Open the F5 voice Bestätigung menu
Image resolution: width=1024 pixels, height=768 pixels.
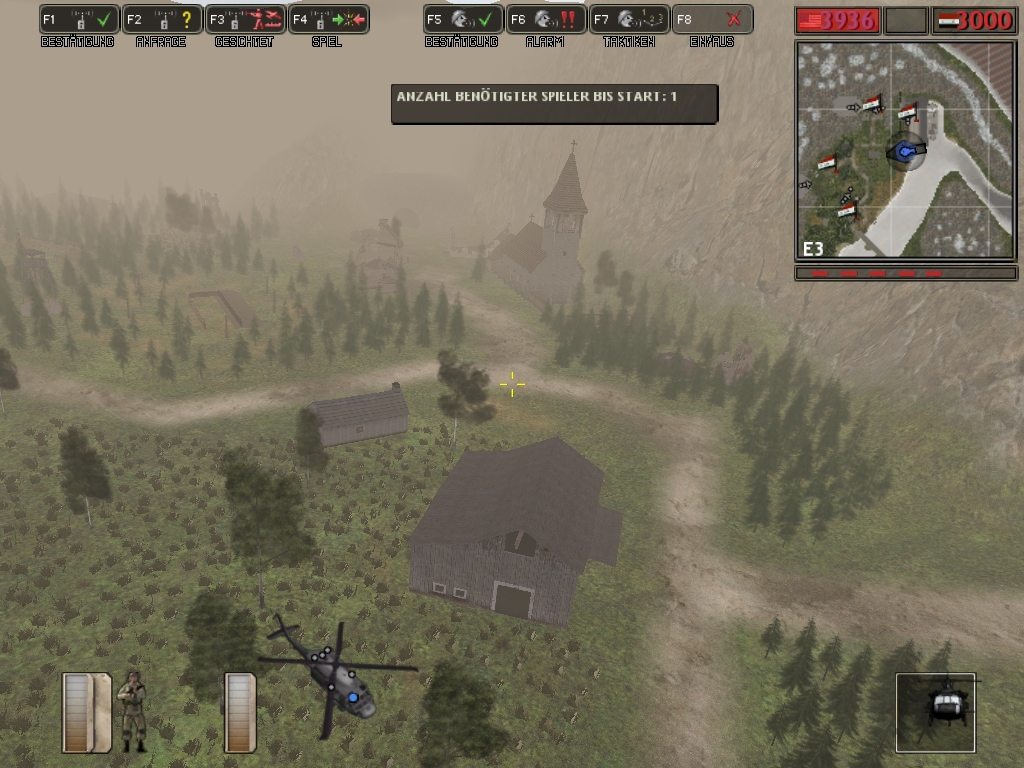462,19
